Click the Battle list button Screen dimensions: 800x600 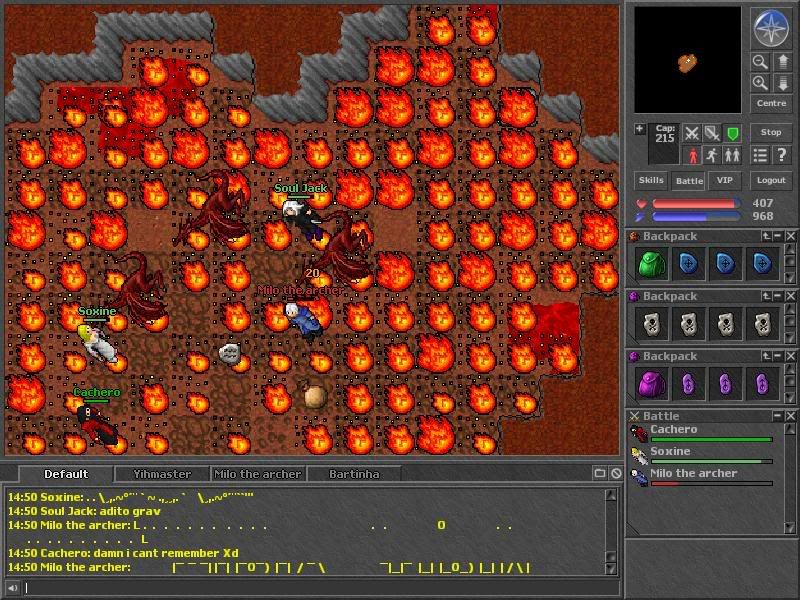(688, 181)
